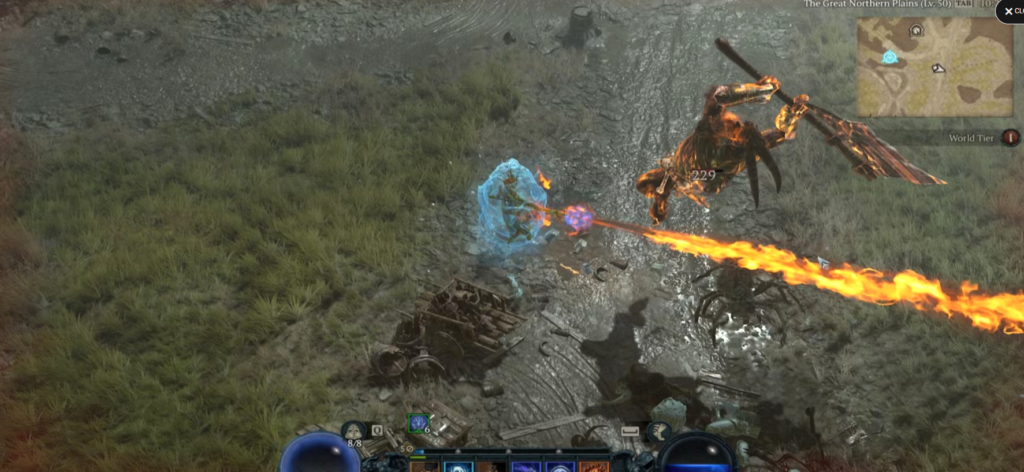This screenshot has height=472, width=1024.
Task: Click the arched gateway marker on the minimap
Action: click(915, 31)
